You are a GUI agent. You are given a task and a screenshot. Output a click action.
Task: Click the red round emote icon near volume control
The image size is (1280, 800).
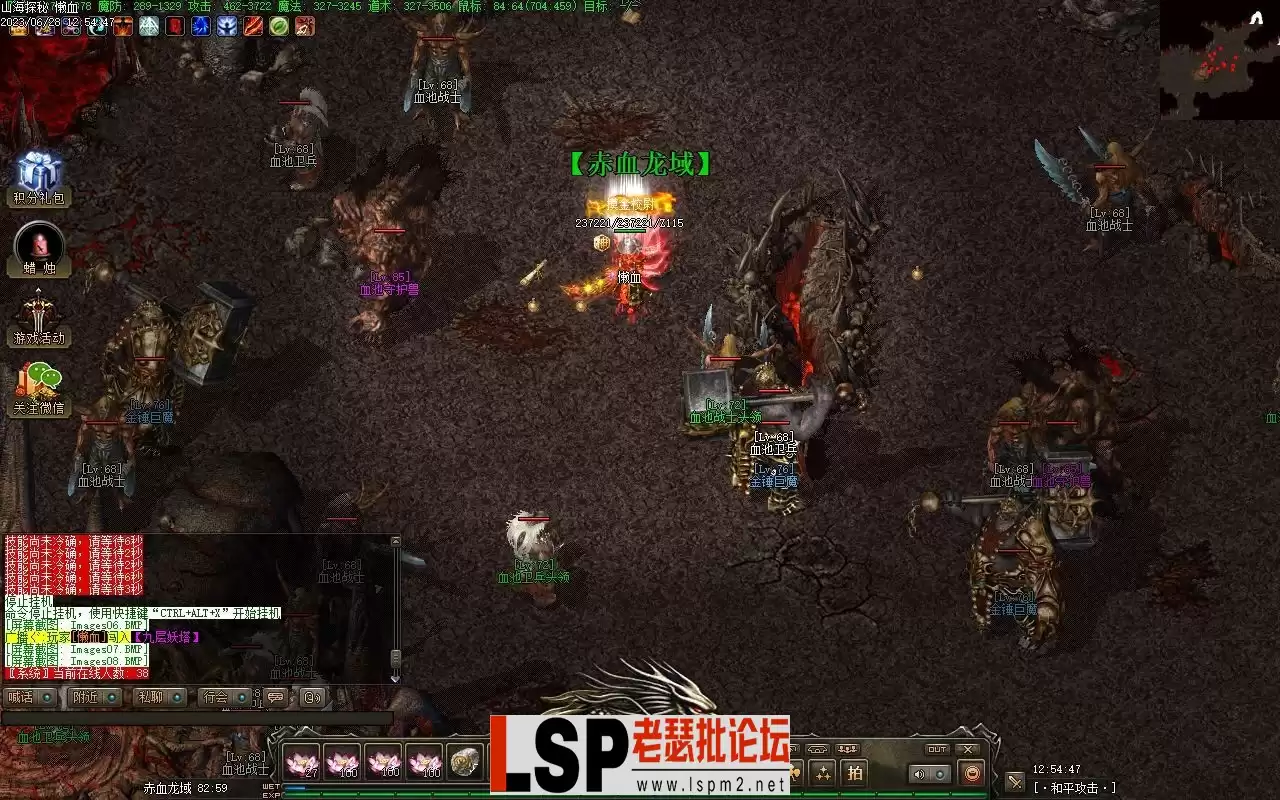(971, 773)
